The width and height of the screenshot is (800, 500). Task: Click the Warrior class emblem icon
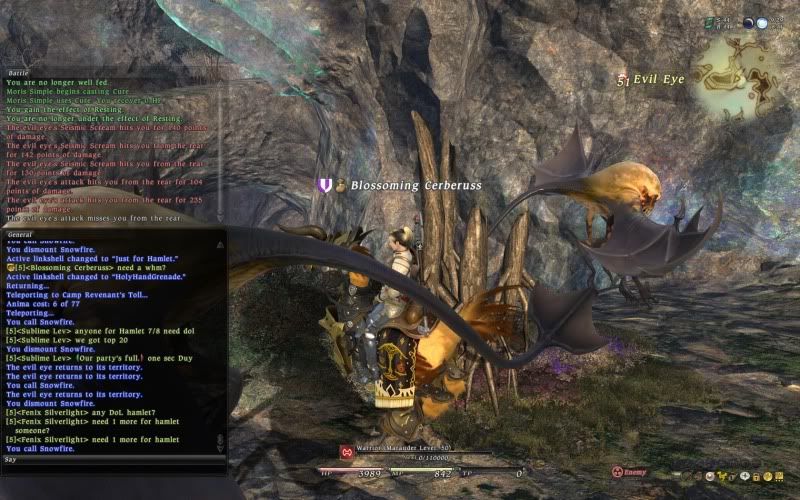[346, 452]
